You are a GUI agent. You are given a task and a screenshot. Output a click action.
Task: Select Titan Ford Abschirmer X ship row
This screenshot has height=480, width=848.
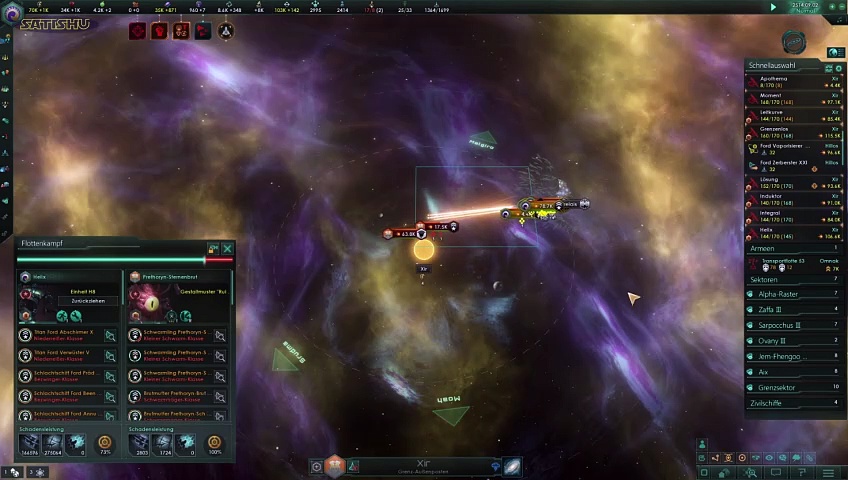(67, 335)
